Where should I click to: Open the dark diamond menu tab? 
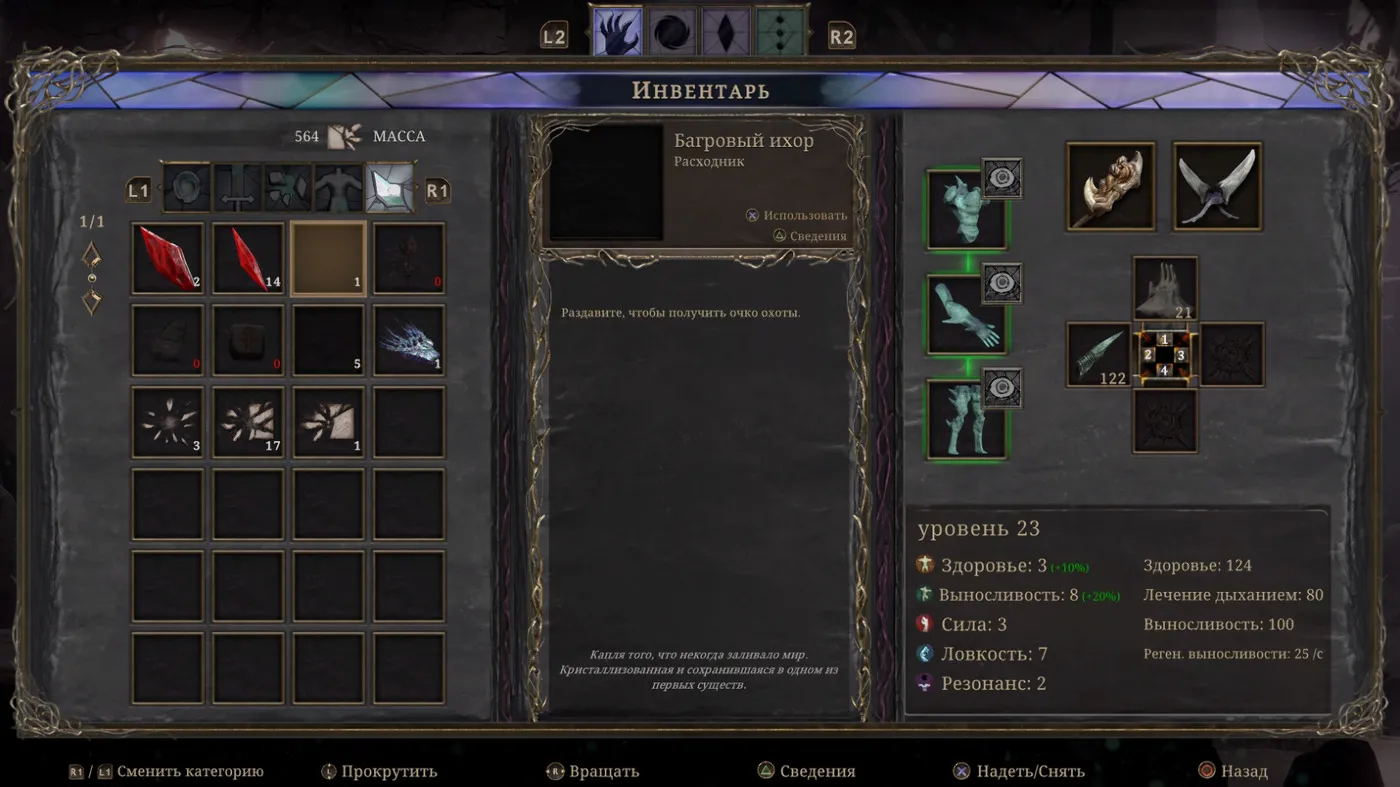[725, 32]
